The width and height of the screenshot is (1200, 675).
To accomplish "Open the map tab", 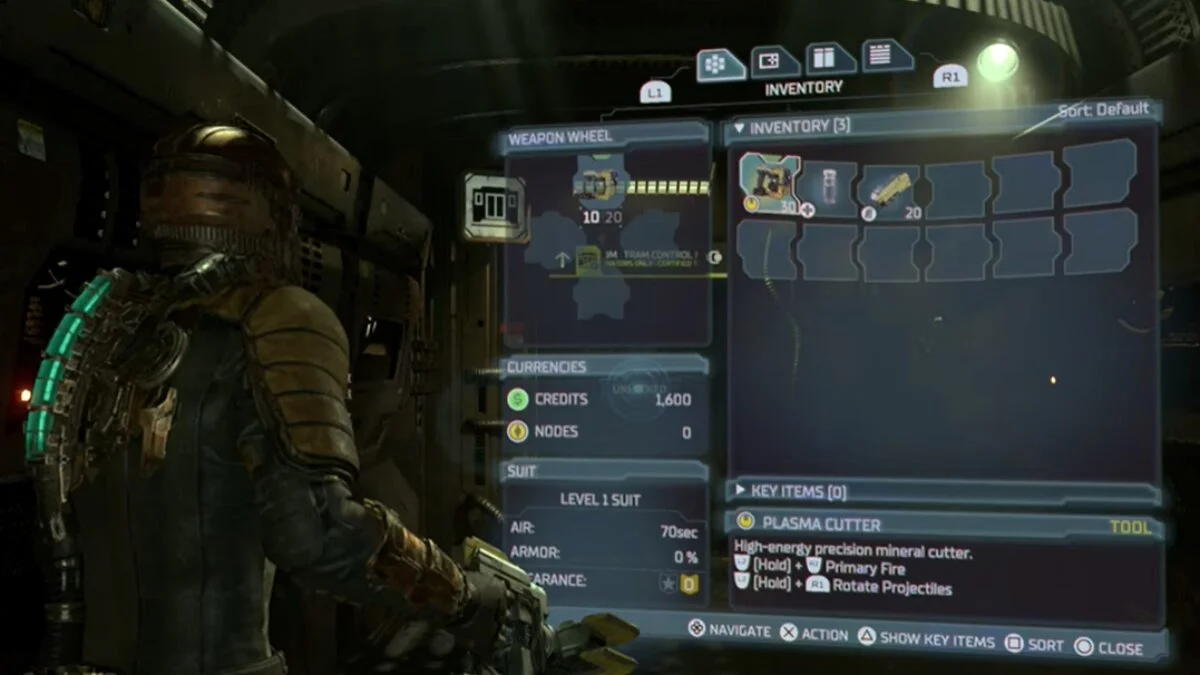I will click(774, 62).
